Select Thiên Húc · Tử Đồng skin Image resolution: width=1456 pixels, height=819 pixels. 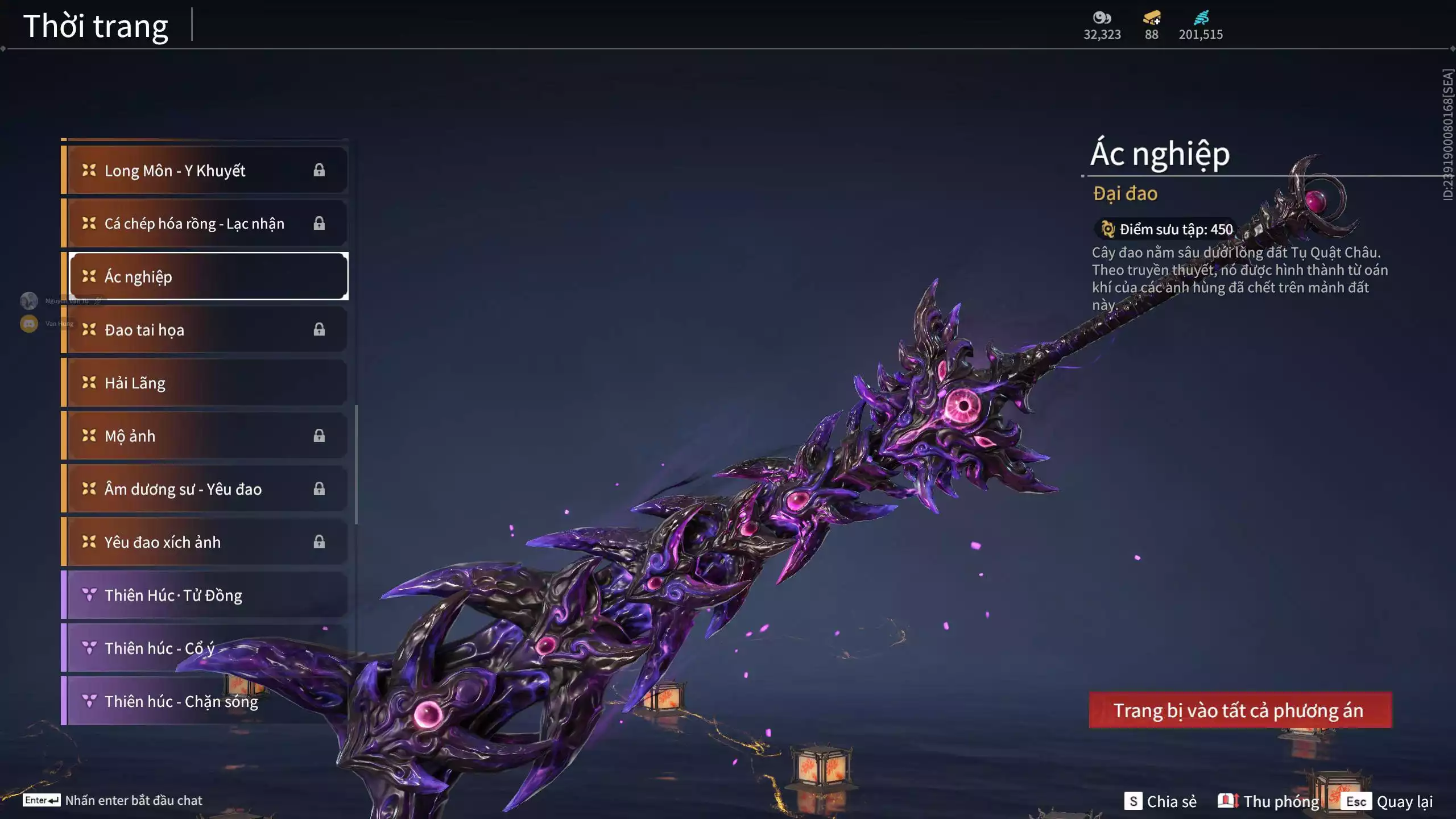(205, 595)
